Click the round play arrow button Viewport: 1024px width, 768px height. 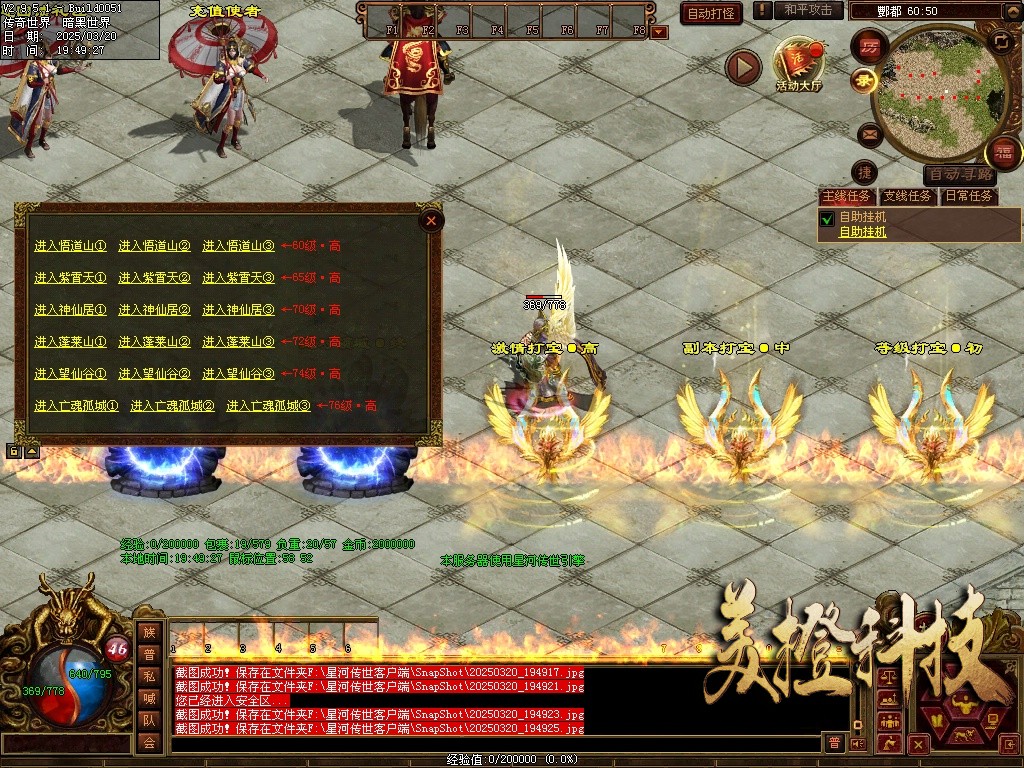tap(743, 67)
